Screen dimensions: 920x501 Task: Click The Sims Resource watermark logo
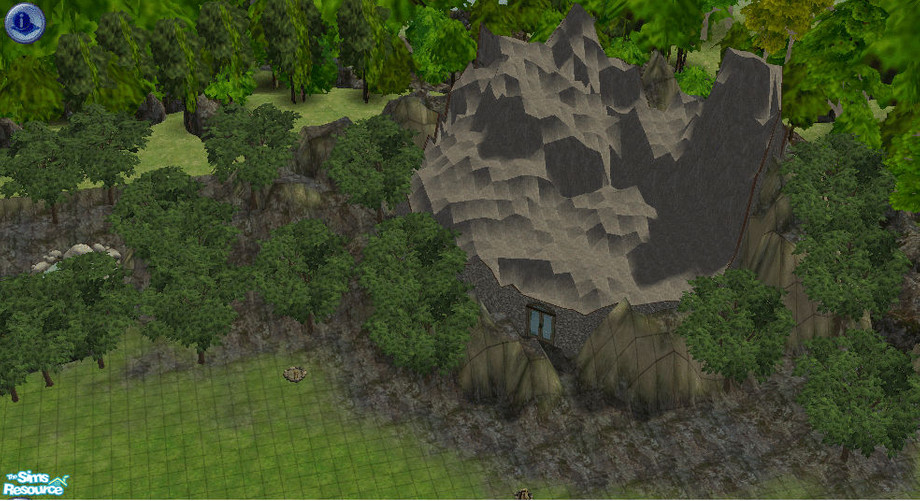[x=36, y=485]
